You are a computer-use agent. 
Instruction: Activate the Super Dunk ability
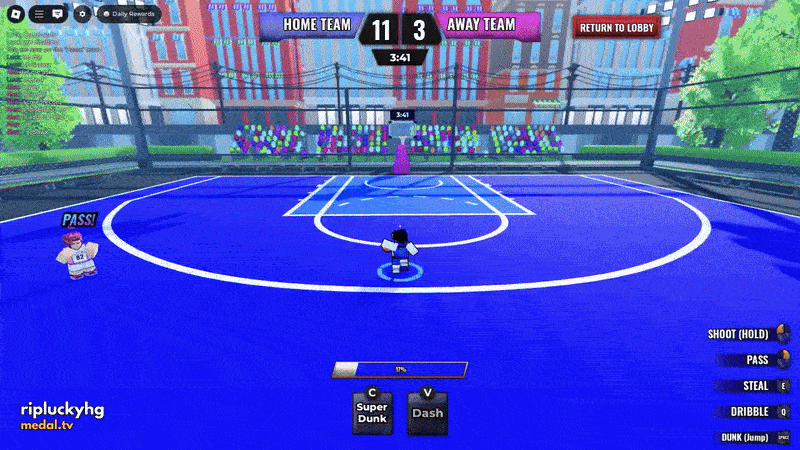point(372,413)
